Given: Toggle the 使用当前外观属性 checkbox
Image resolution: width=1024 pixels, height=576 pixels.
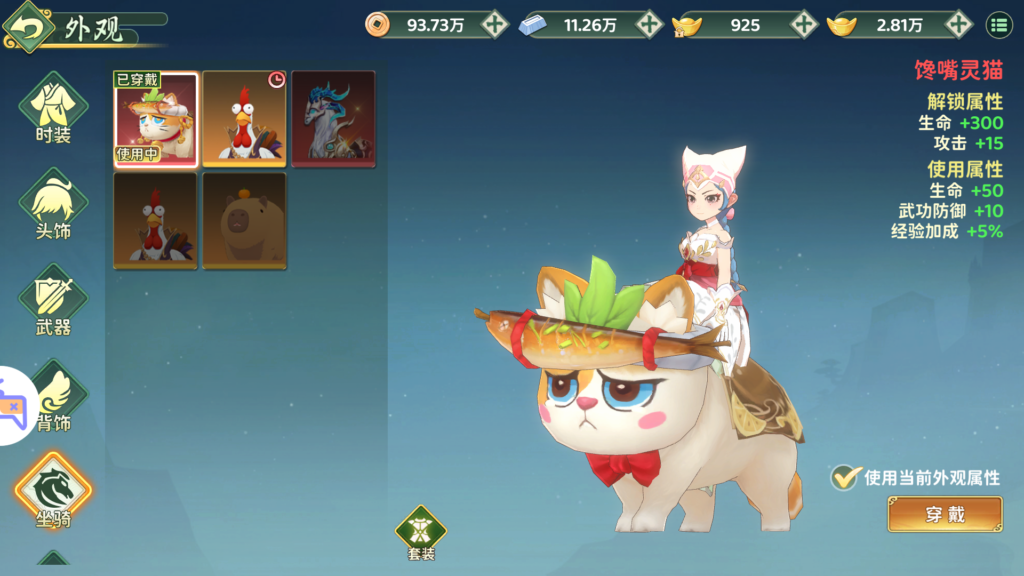Looking at the screenshot, I should pyautogui.click(x=846, y=477).
